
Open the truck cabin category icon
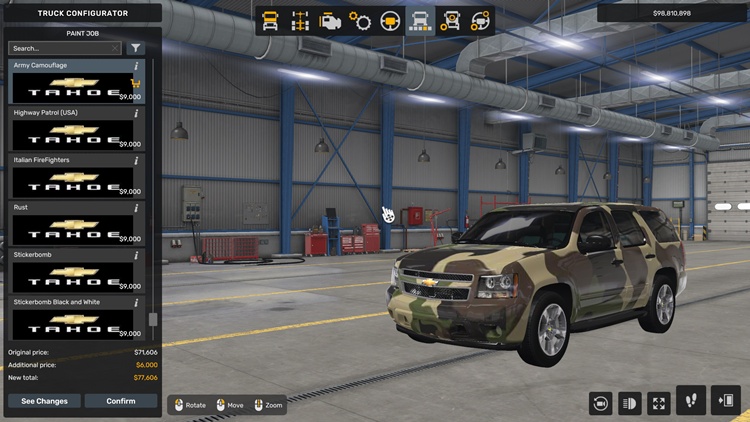click(270, 20)
